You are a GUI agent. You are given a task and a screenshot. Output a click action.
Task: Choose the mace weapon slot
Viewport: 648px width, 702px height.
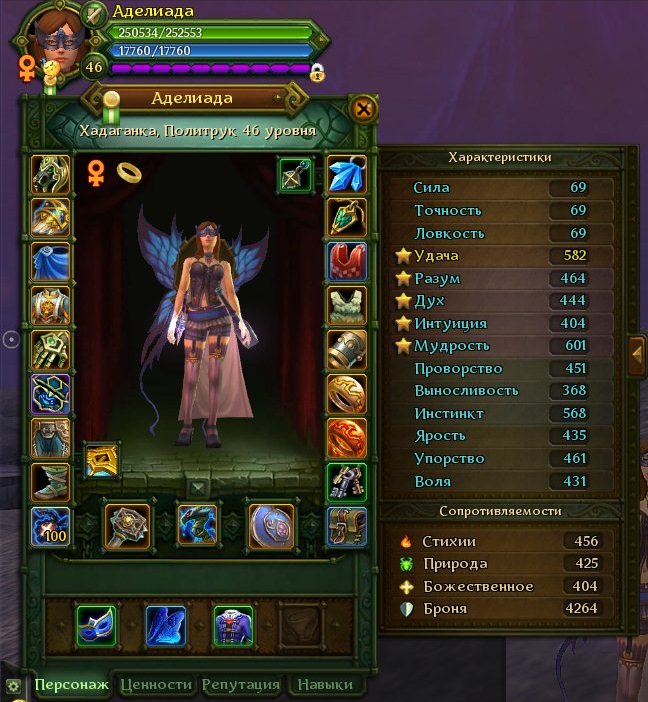128,525
